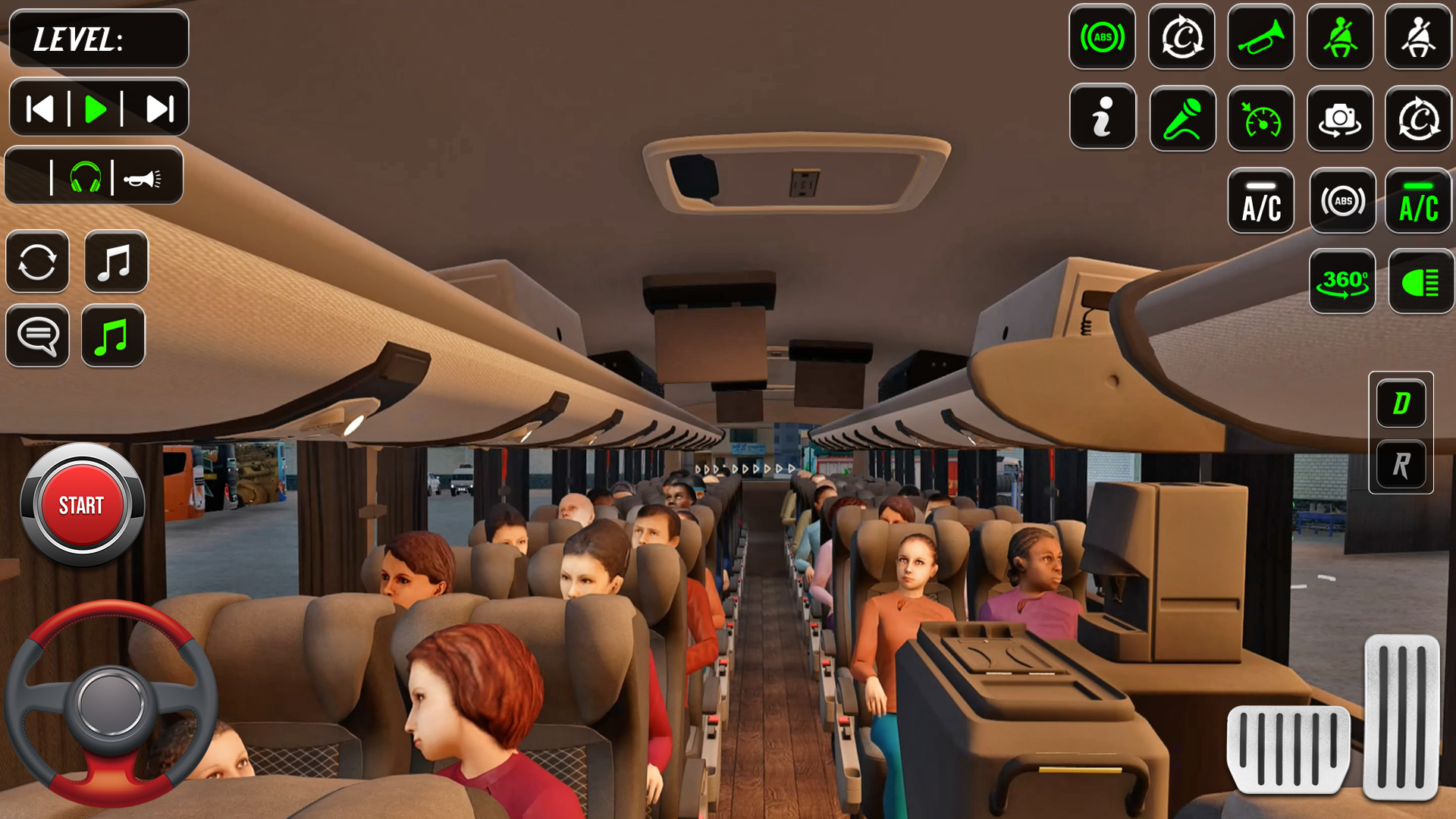
Task: Toggle the green A/C switch
Action: (1418, 201)
